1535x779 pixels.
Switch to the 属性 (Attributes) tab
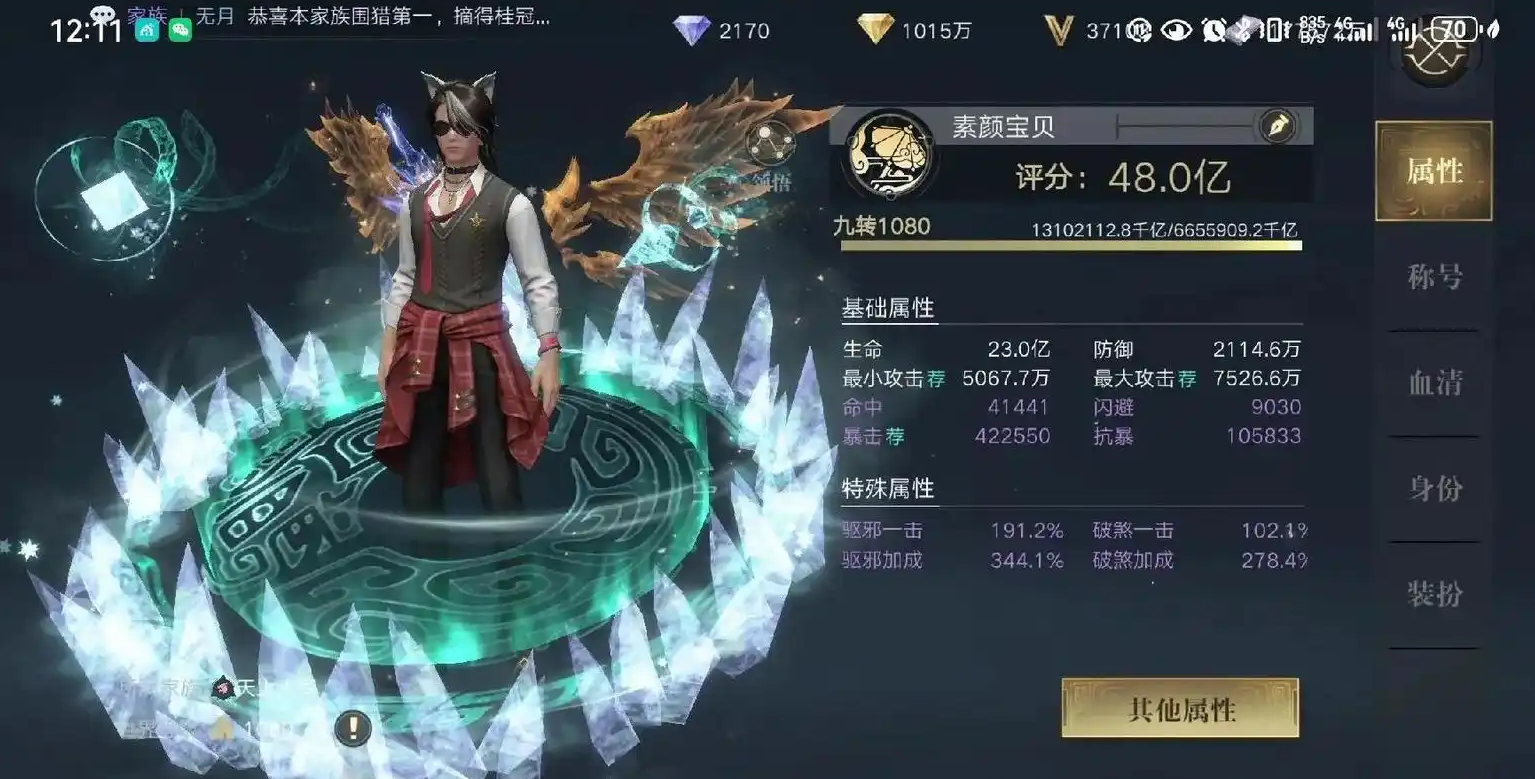click(x=1433, y=171)
